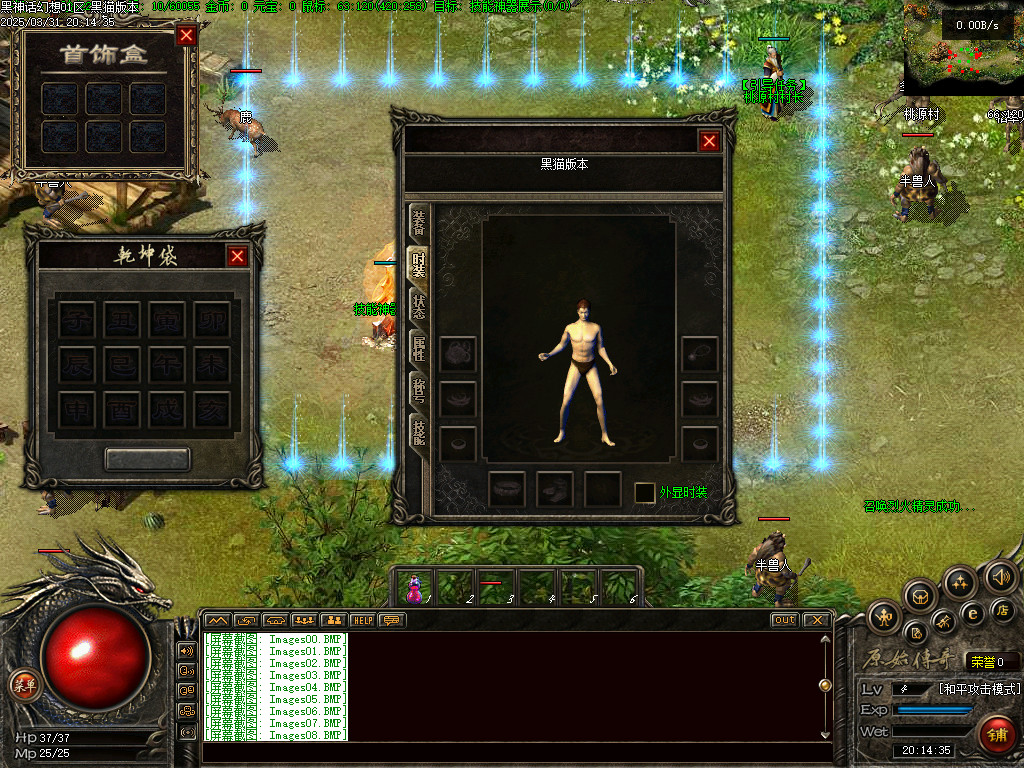The height and width of the screenshot is (768, 1024).
Task: Select the potion in hotbar slot 1
Action: click(x=415, y=588)
